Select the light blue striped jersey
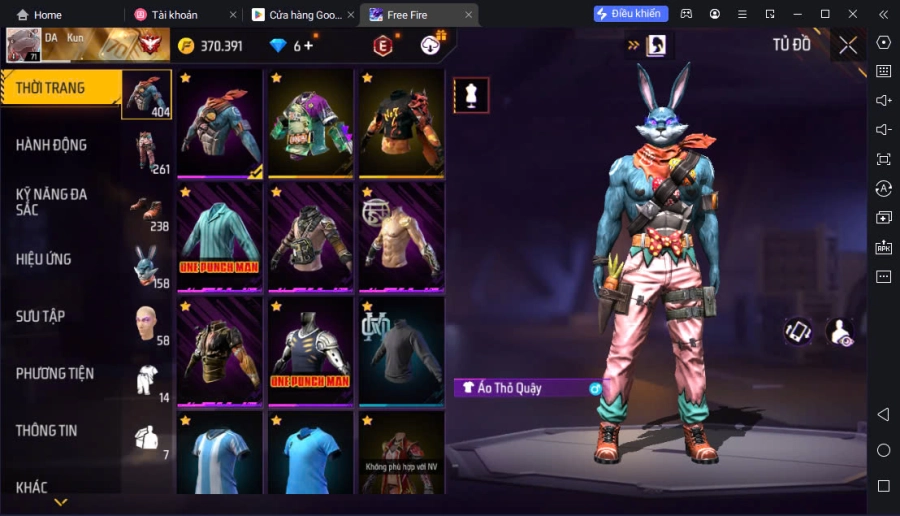The width and height of the screenshot is (900, 516). pos(220,455)
